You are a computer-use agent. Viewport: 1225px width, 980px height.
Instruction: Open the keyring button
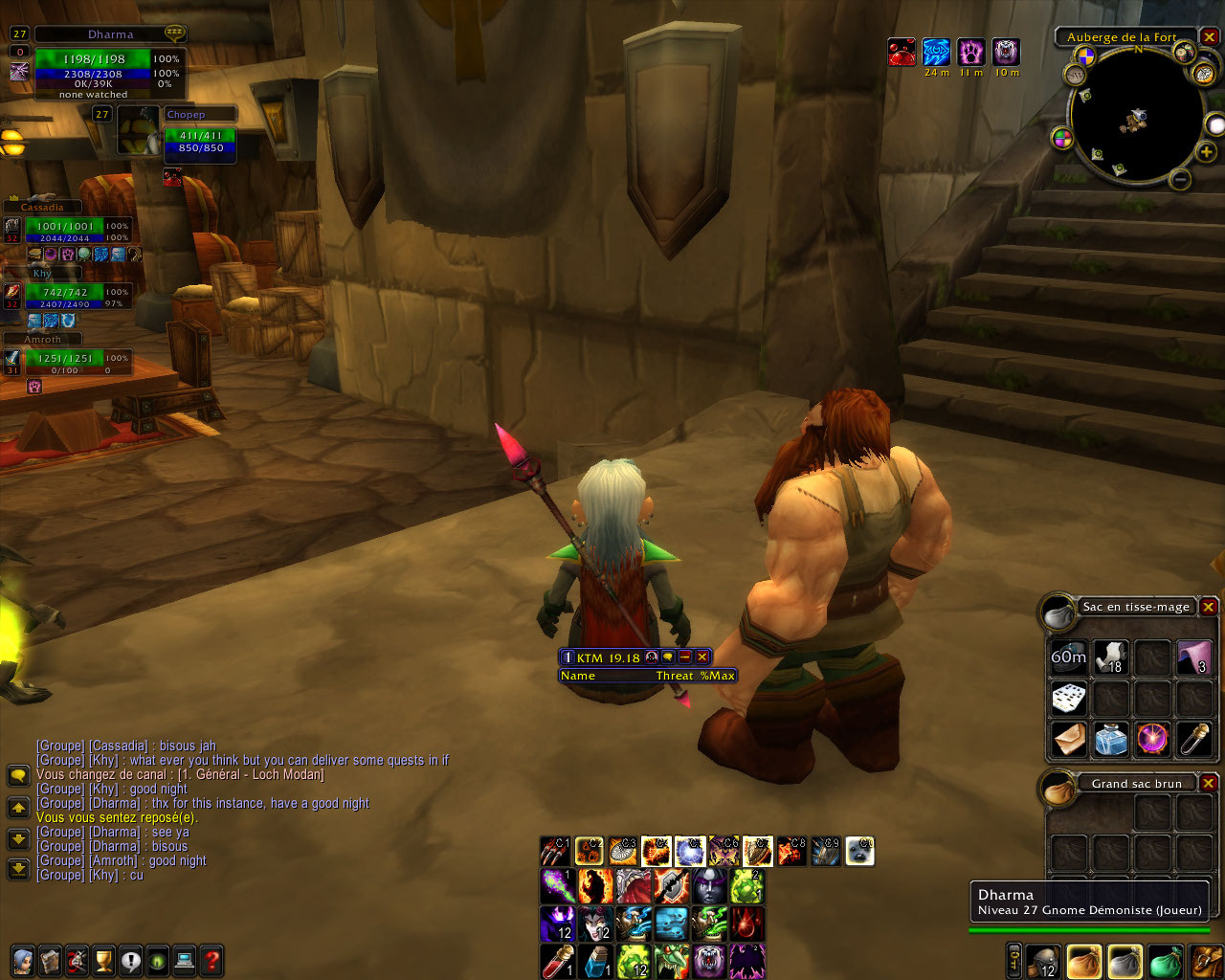coord(1014,961)
